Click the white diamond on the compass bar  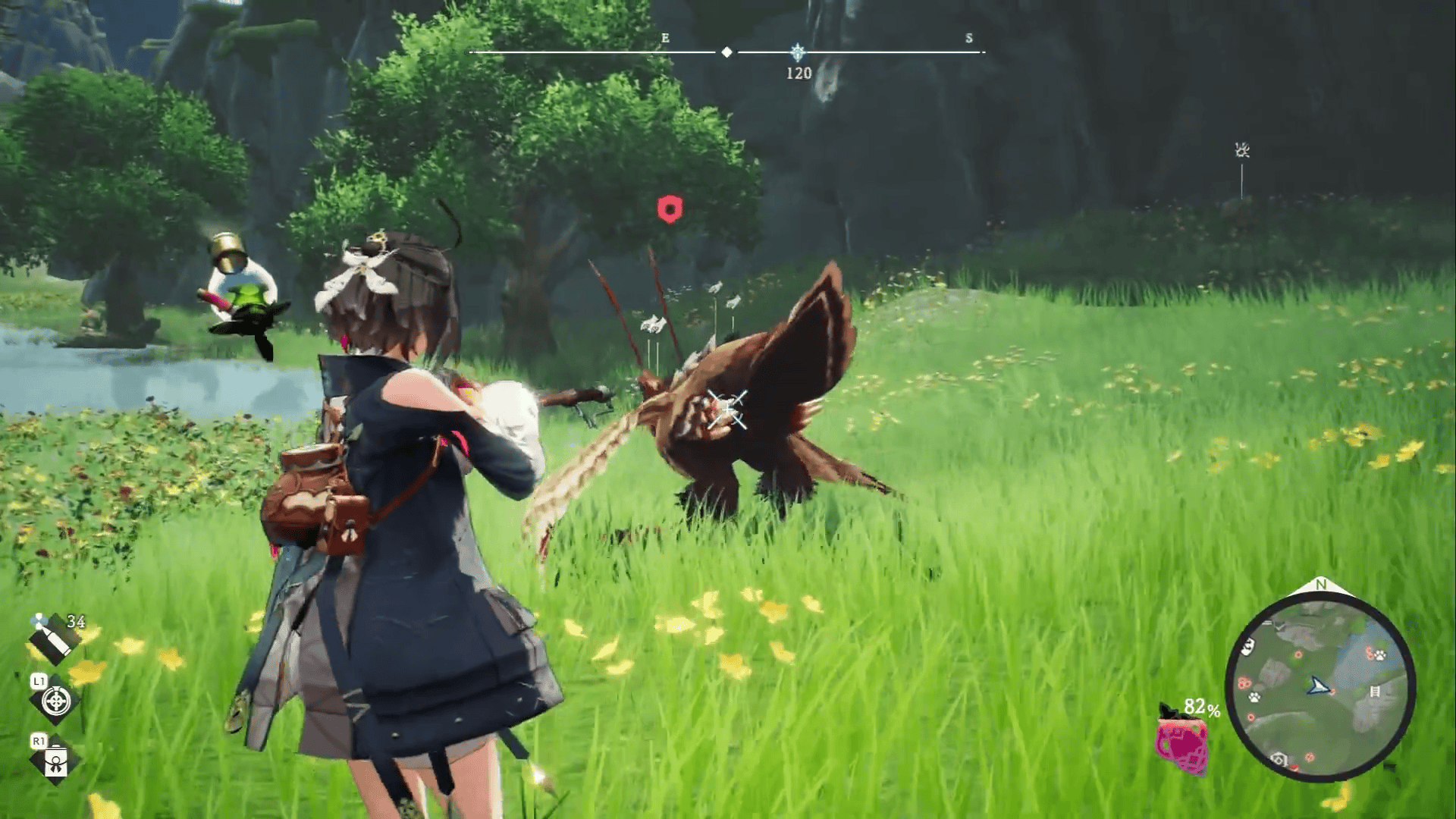coord(726,52)
